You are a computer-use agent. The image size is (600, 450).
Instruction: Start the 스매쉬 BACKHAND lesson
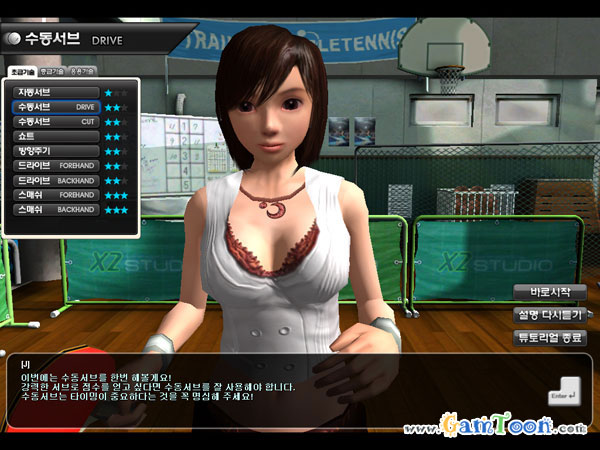coord(55,210)
